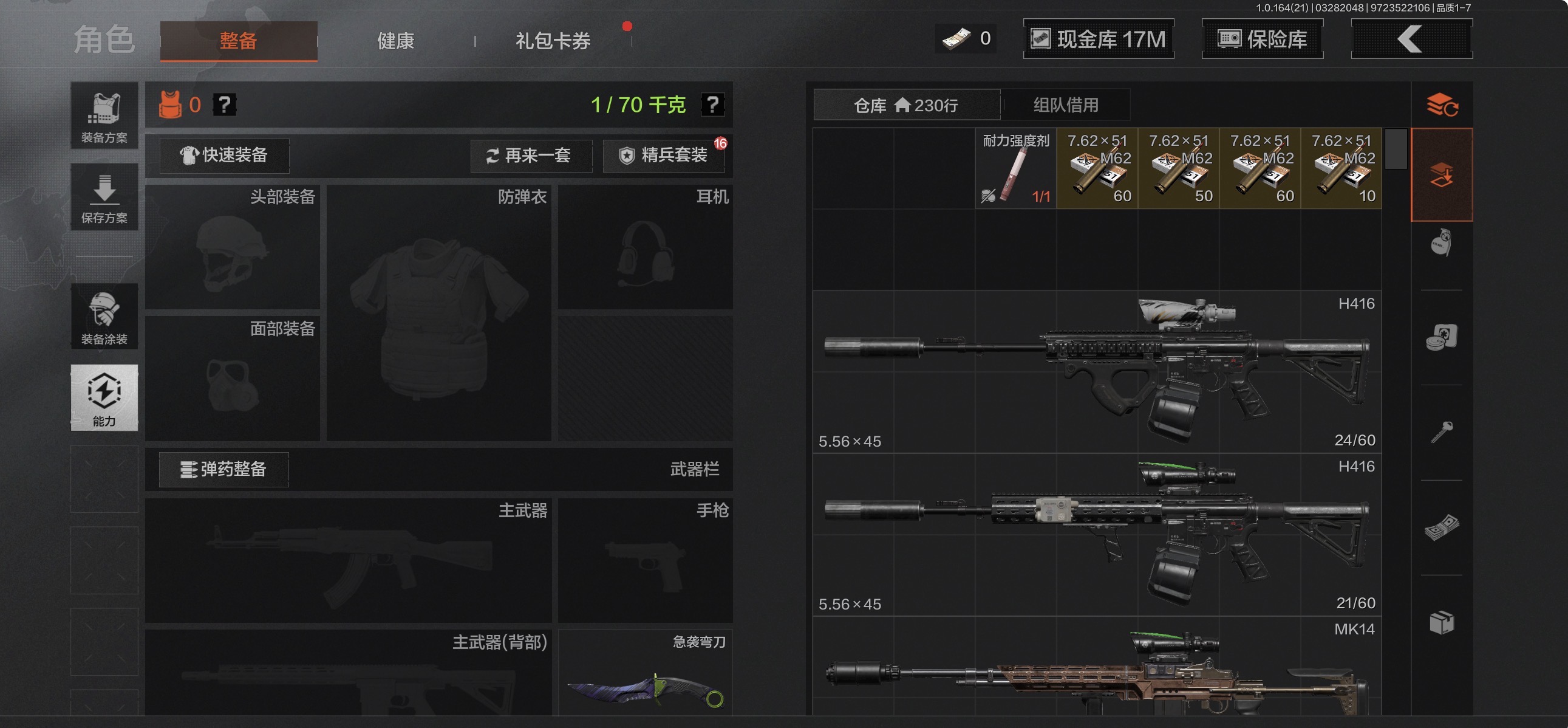
Task: Click the sort/refresh stack icon top right sidebar
Action: point(1444,105)
